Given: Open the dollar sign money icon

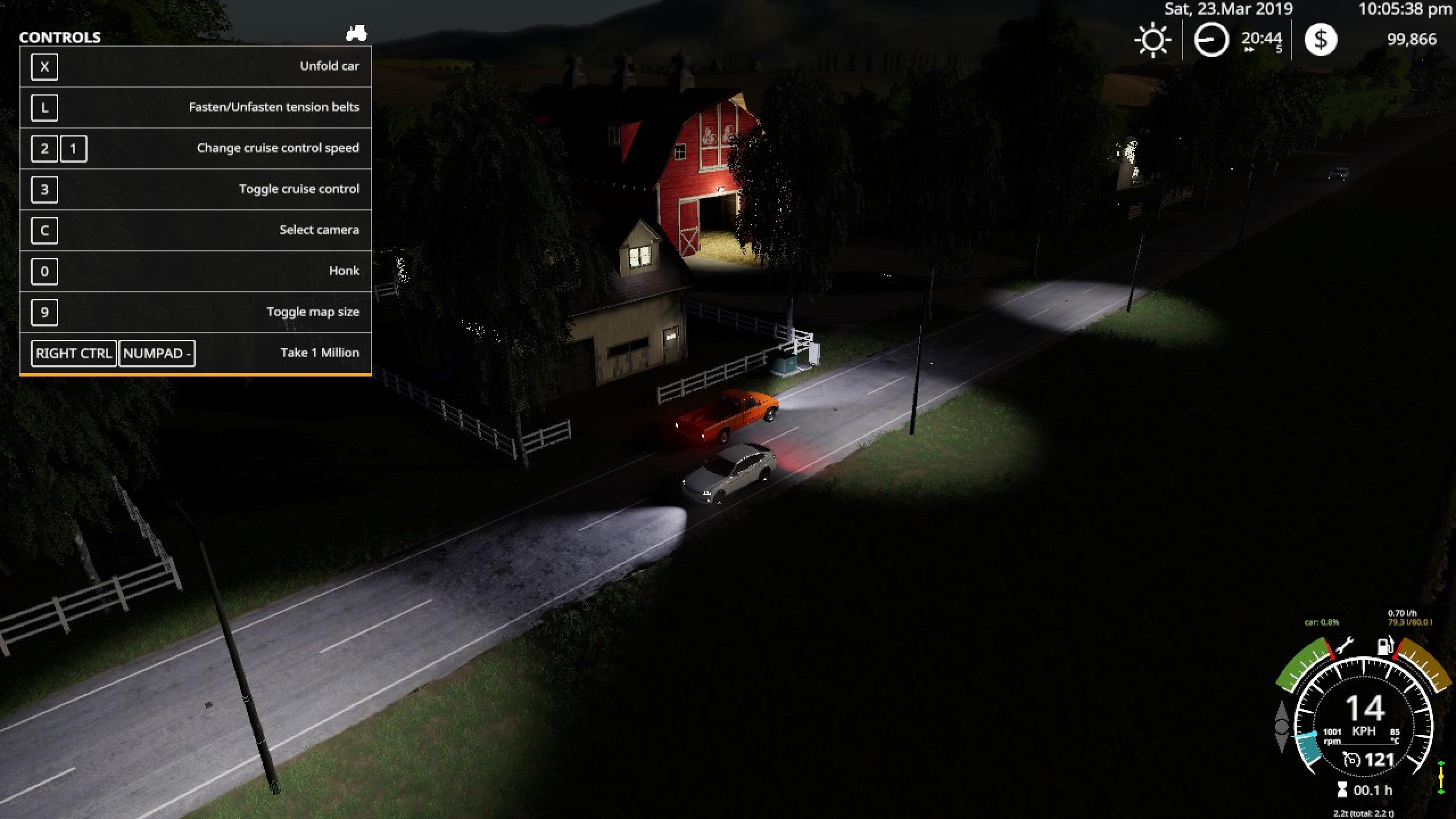Looking at the screenshot, I should coord(1321,40).
